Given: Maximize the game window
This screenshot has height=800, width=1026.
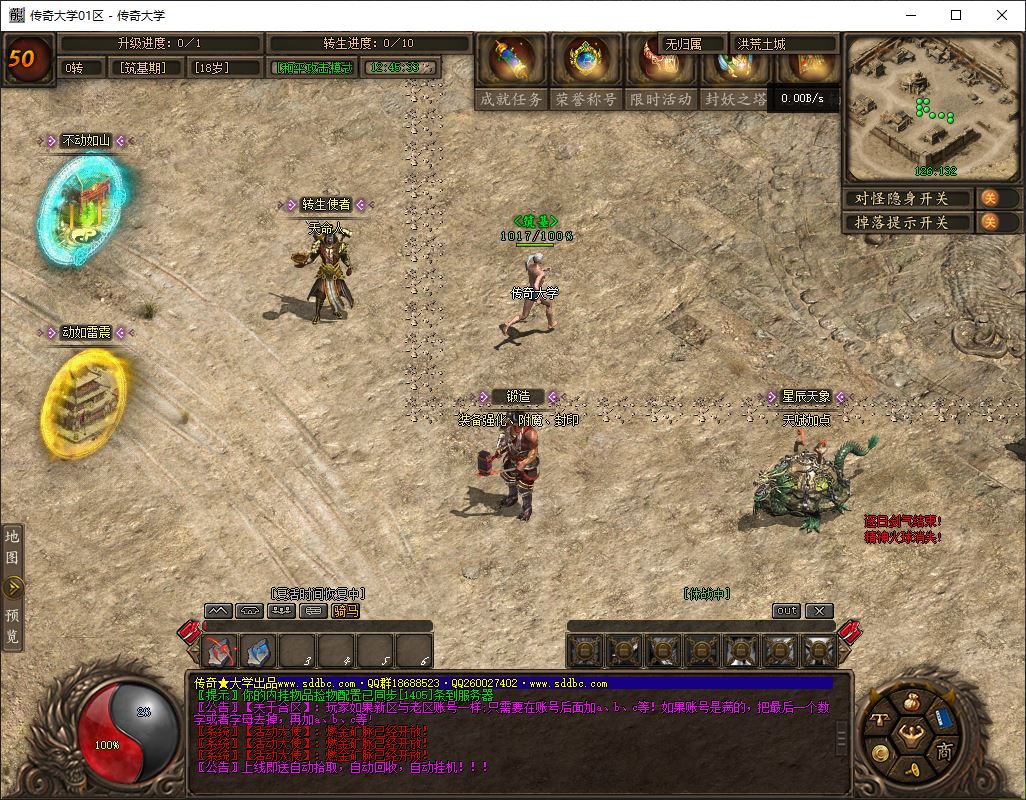Looking at the screenshot, I should pyautogui.click(x=956, y=15).
